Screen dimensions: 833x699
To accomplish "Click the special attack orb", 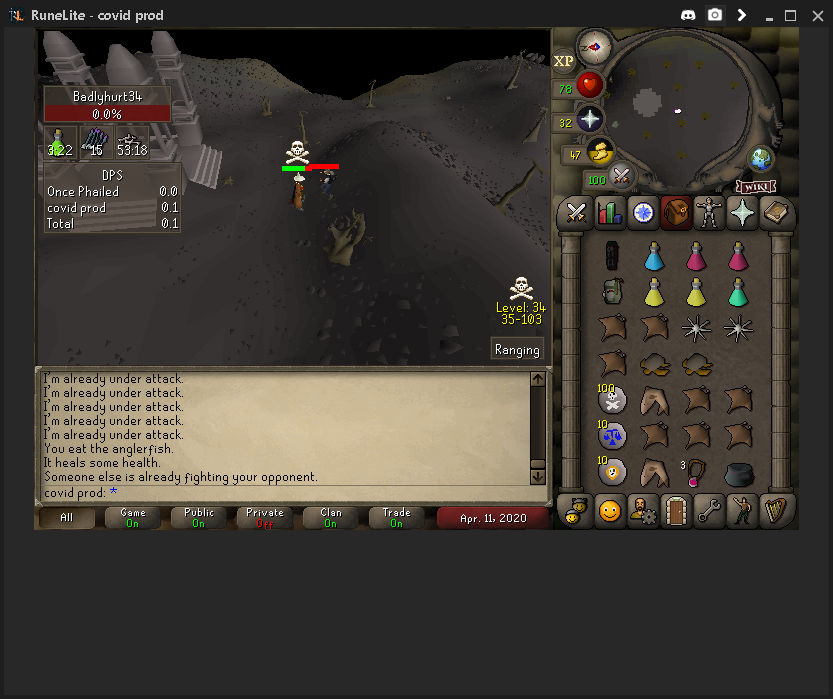I will coord(622,177).
